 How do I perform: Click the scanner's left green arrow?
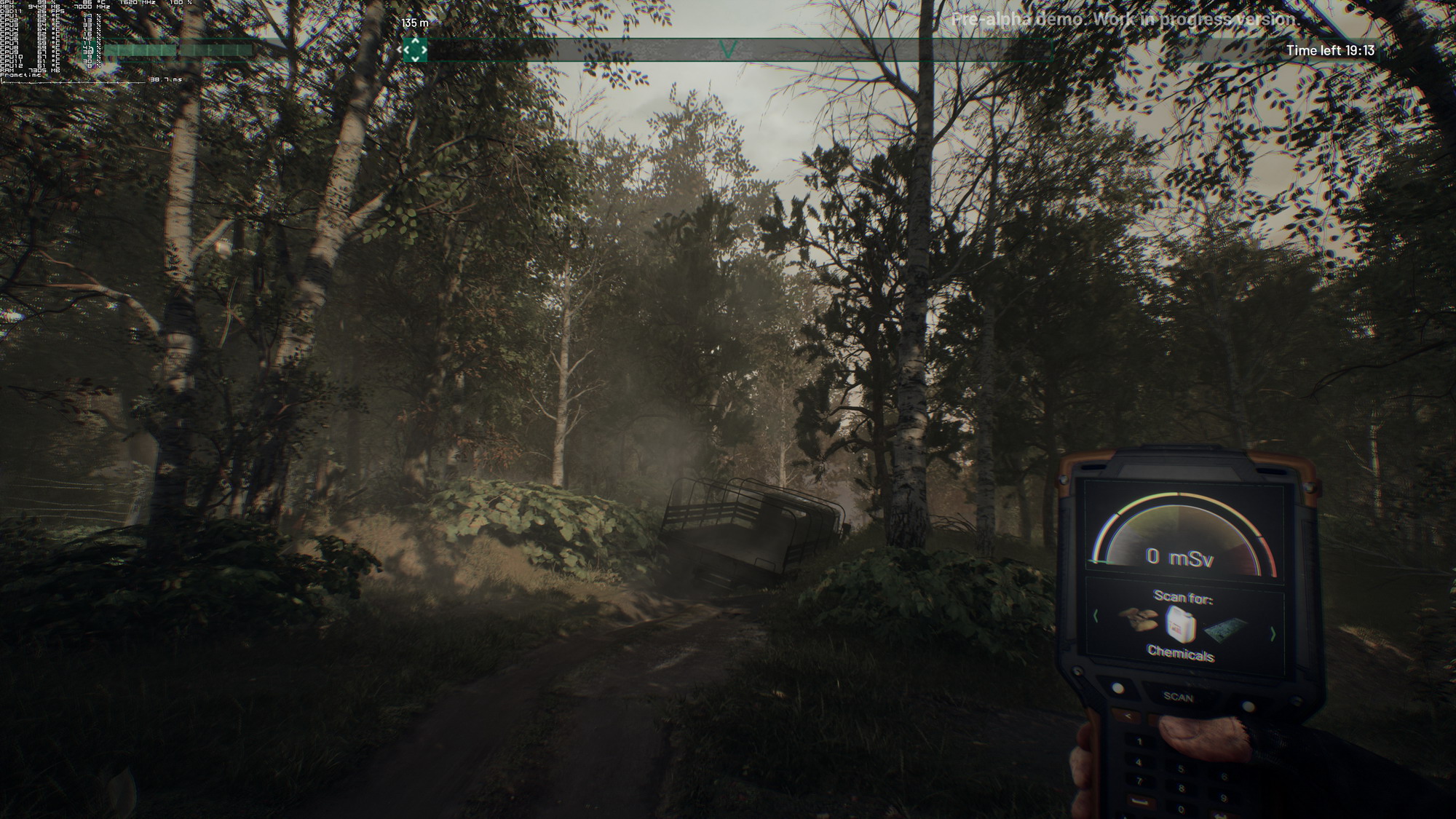tap(1096, 616)
